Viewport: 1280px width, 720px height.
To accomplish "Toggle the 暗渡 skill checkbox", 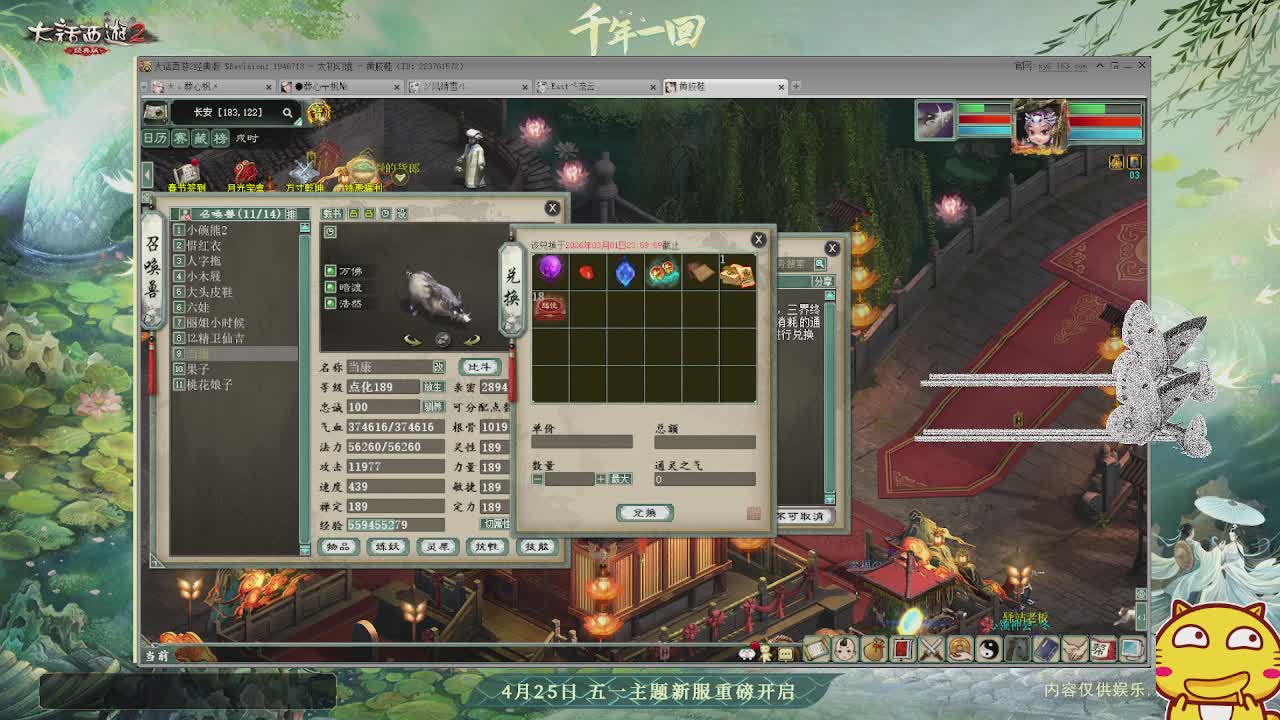I will pos(330,286).
